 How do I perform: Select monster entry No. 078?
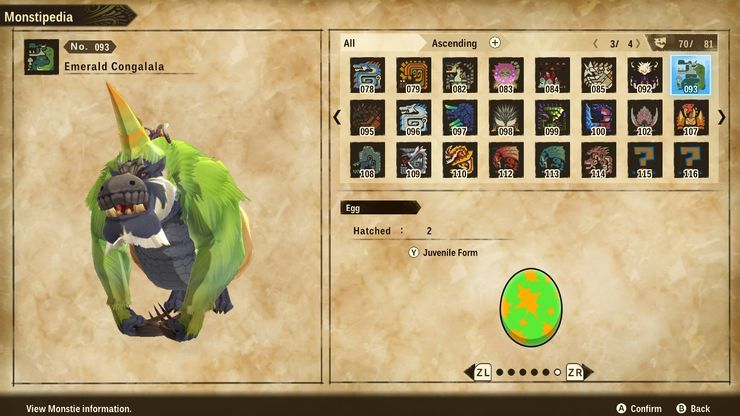pyautogui.click(x=367, y=74)
